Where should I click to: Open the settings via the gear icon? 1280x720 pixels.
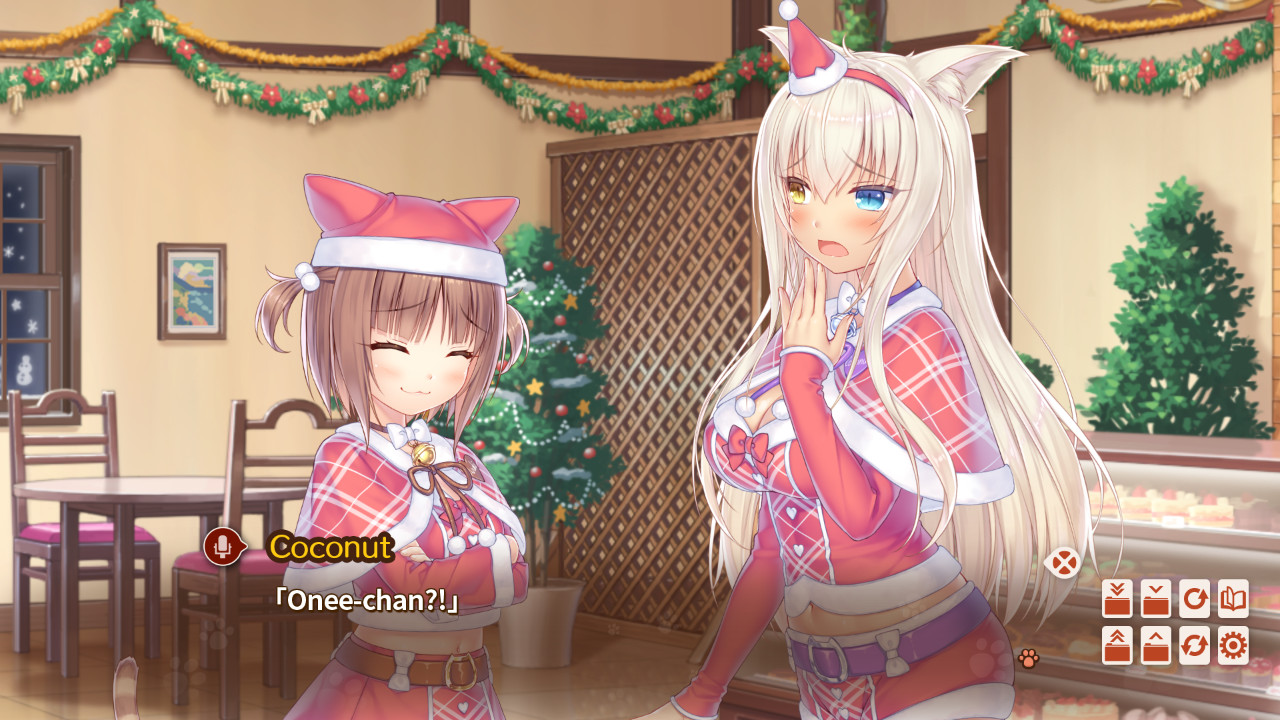[1236, 645]
